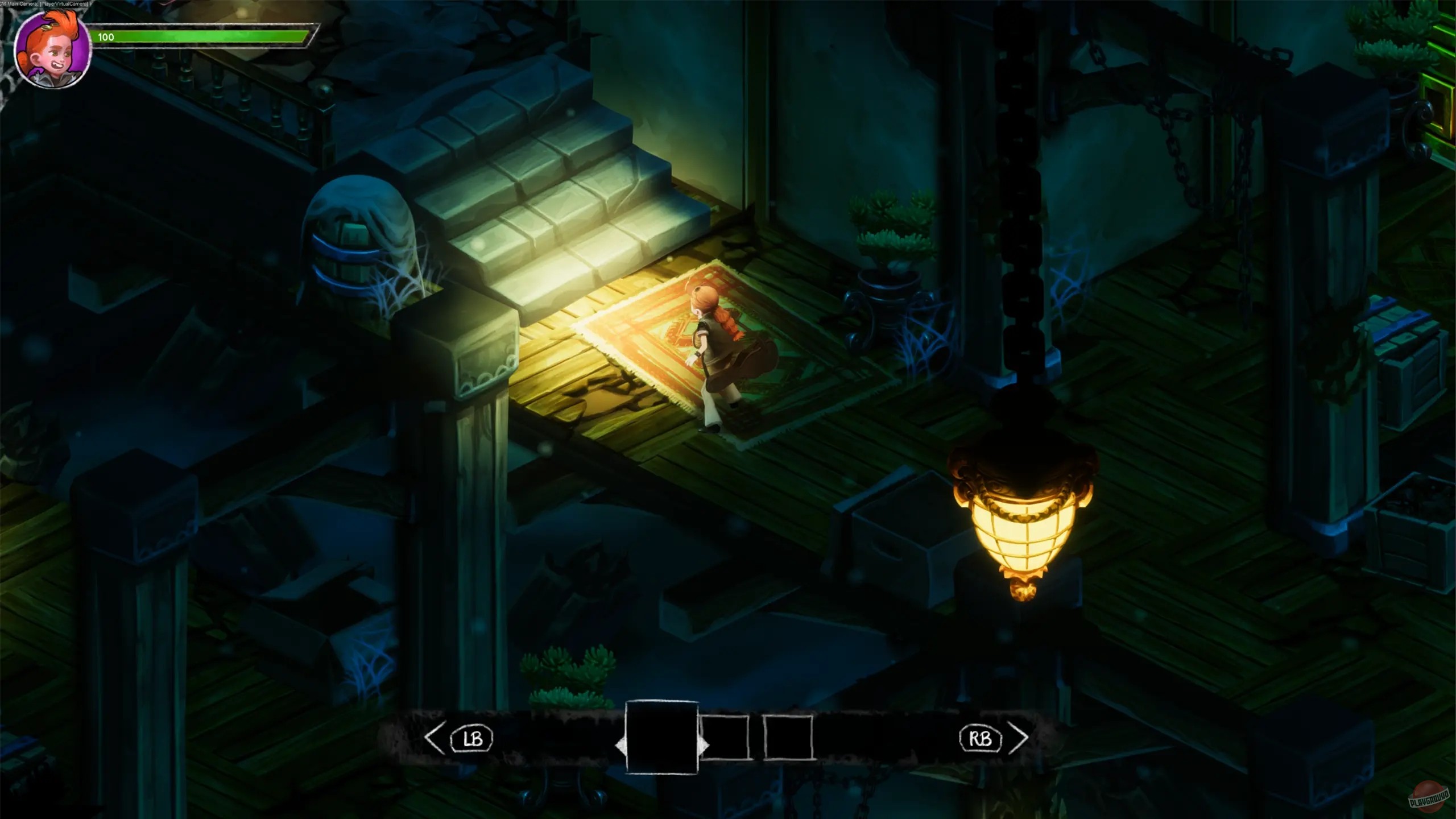
Task: Select the enlarged center hotbar slot
Action: point(662,737)
